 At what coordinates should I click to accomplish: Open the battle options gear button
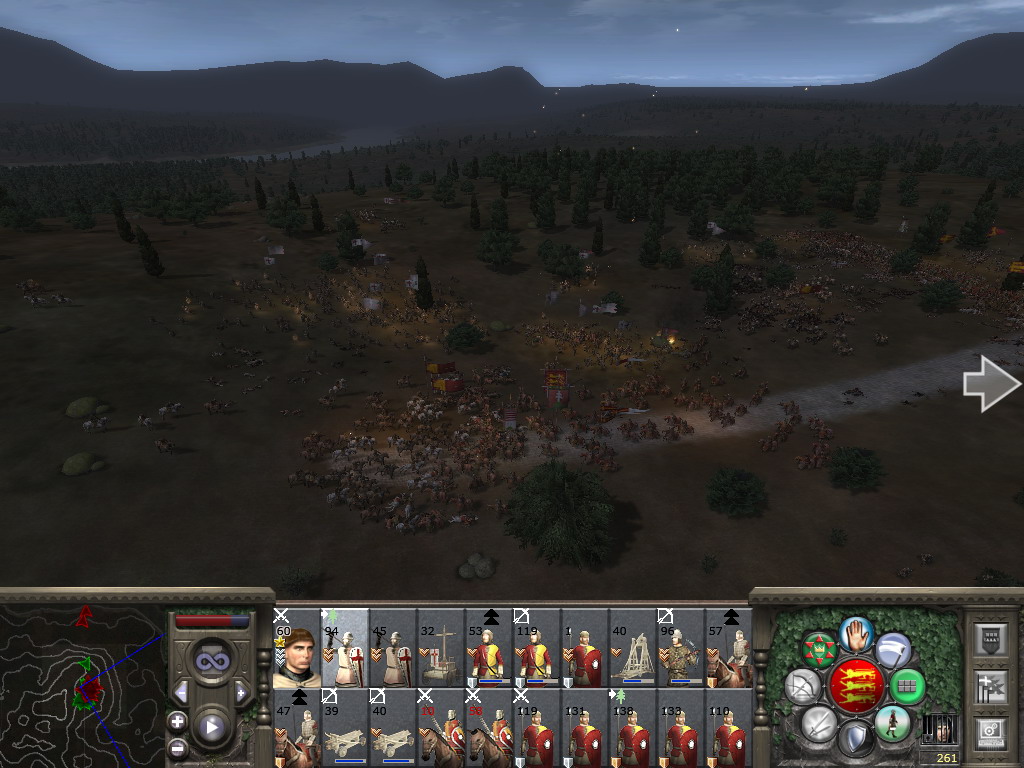point(989,730)
